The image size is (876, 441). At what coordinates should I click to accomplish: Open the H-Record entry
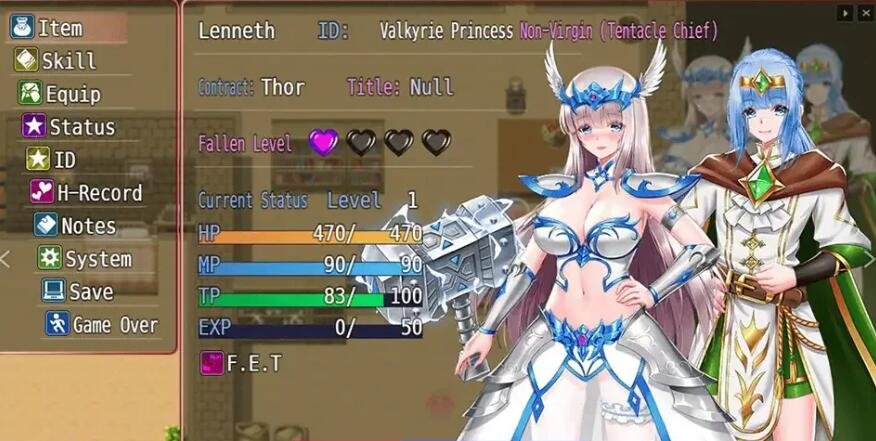[98, 193]
